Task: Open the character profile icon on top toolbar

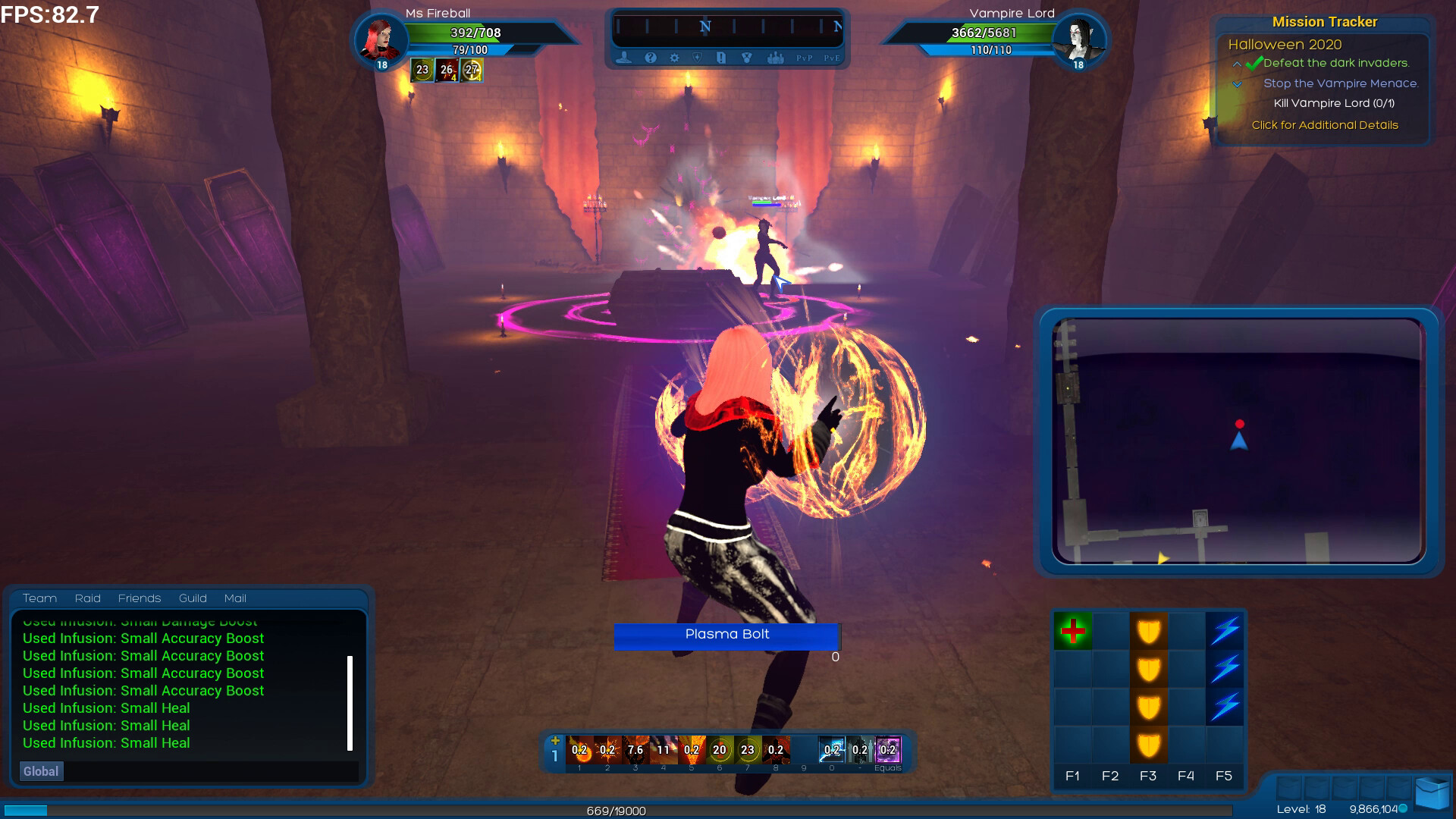Action: [x=623, y=57]
